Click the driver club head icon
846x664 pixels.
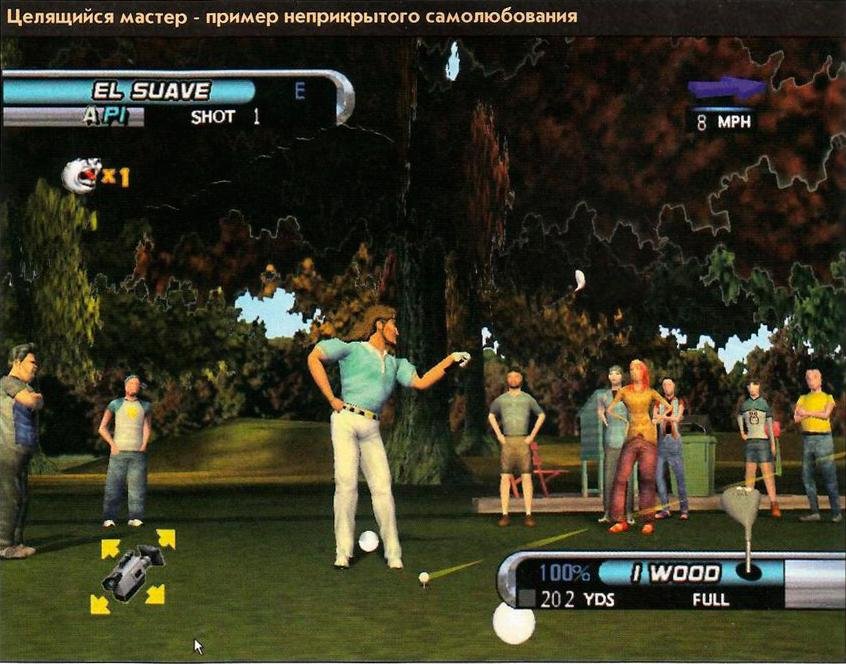741,507
